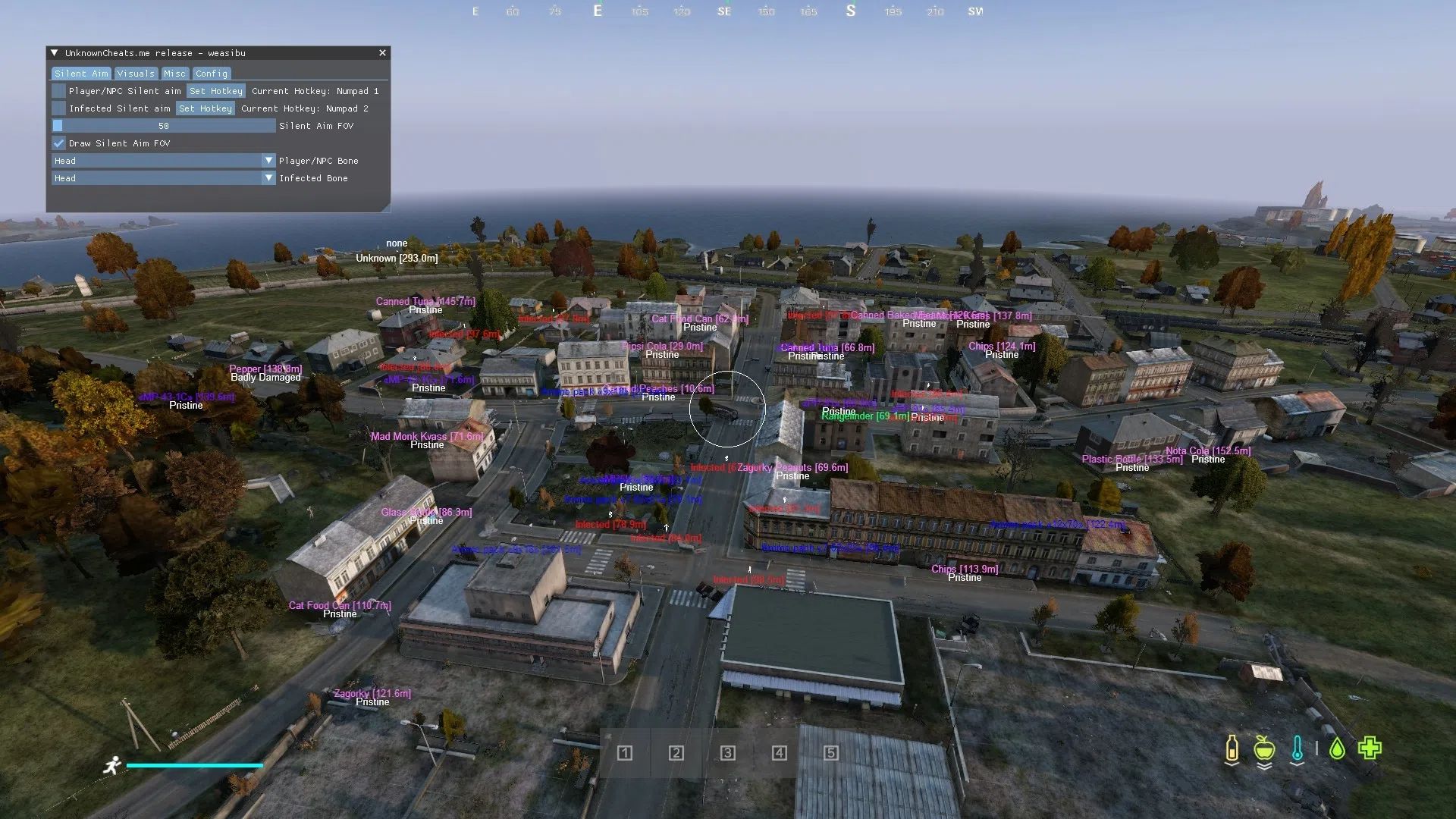Open the Visuals tab
The width and height of the screenshot is (1456, 819).
[x=136, y=74]
